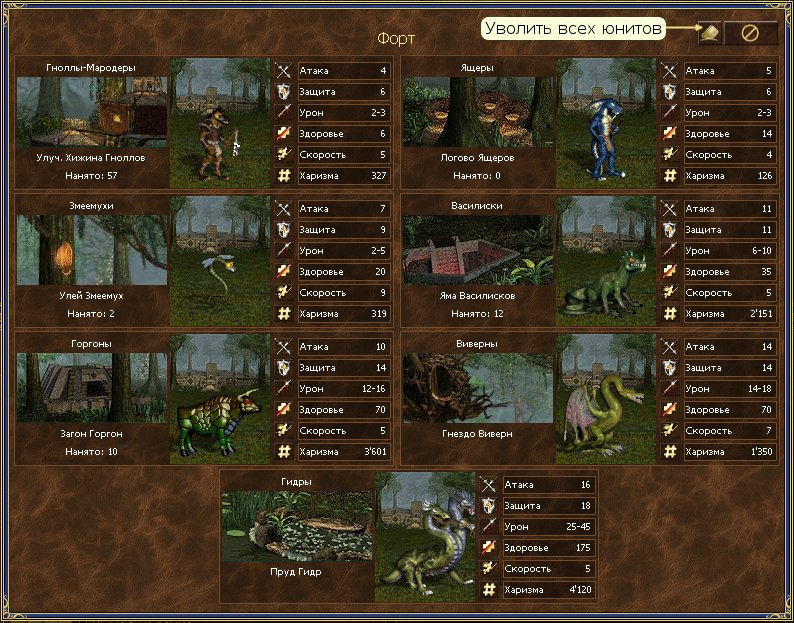Click the dismiss all units eraser button
This screenshot has width=794, height=623.
(x=708, y=33)
